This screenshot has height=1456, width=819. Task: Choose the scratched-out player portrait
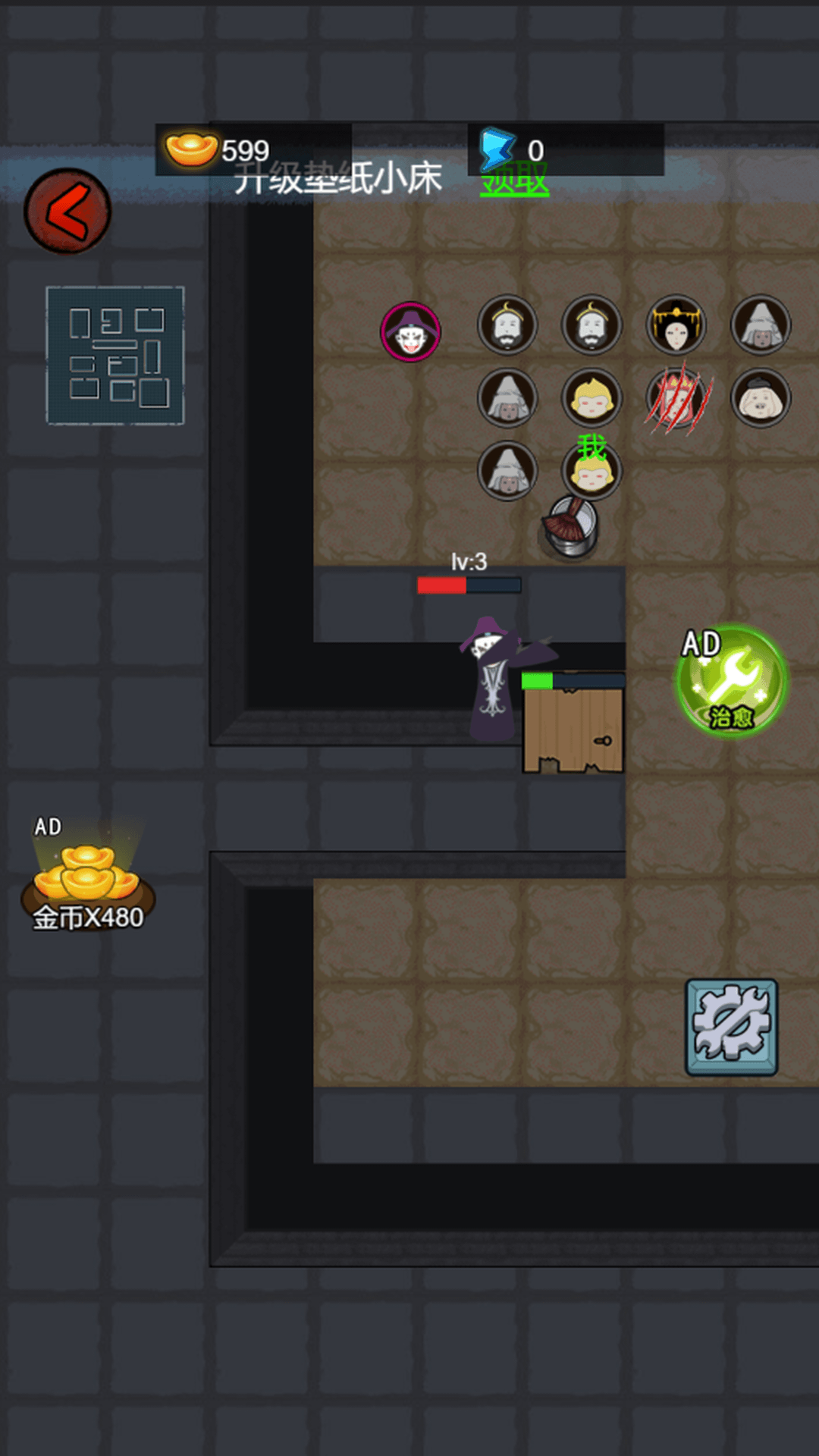676,398
